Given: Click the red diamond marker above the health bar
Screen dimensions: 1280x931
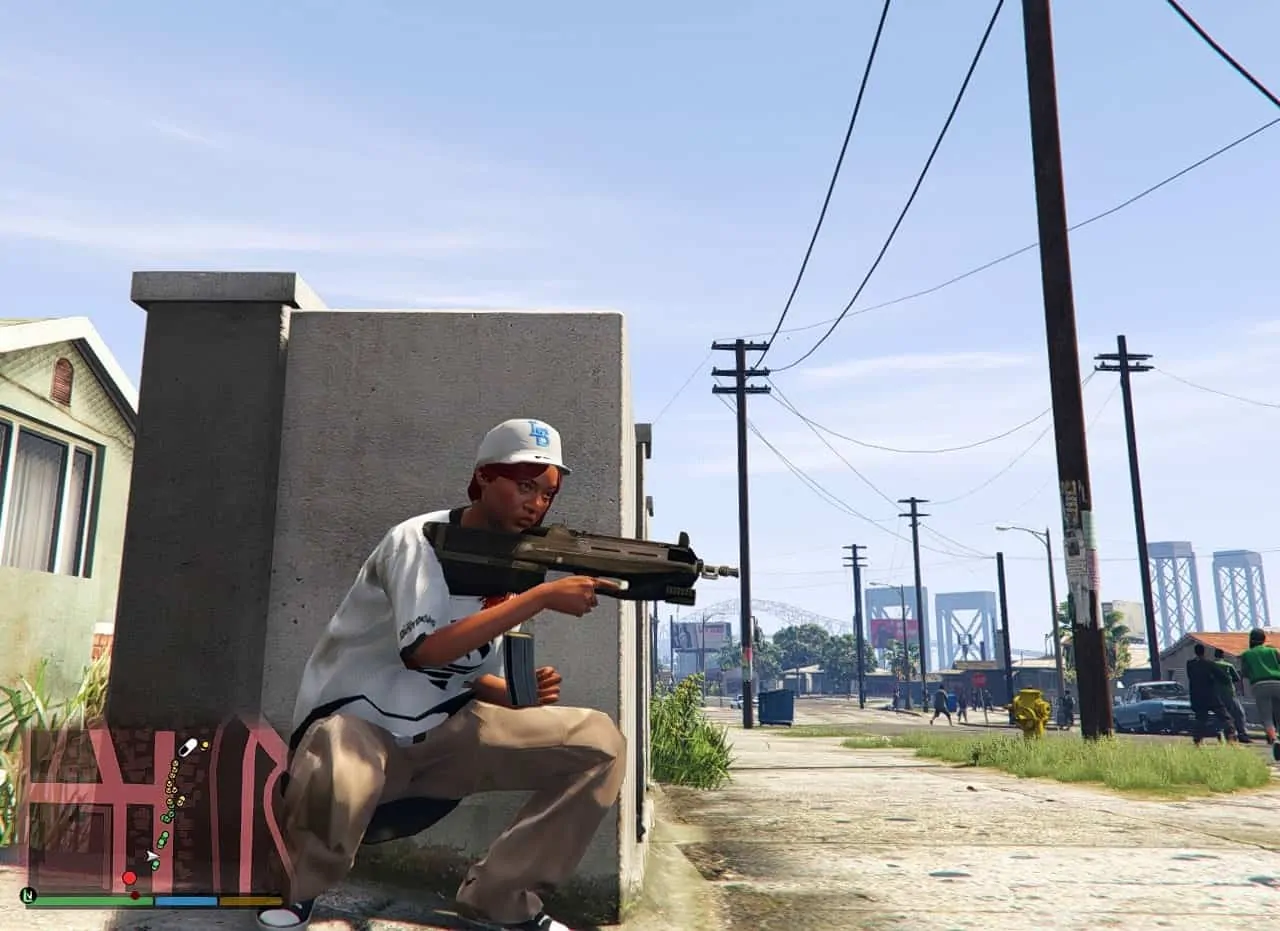Looking at the screenshot, I should (135, 895).
